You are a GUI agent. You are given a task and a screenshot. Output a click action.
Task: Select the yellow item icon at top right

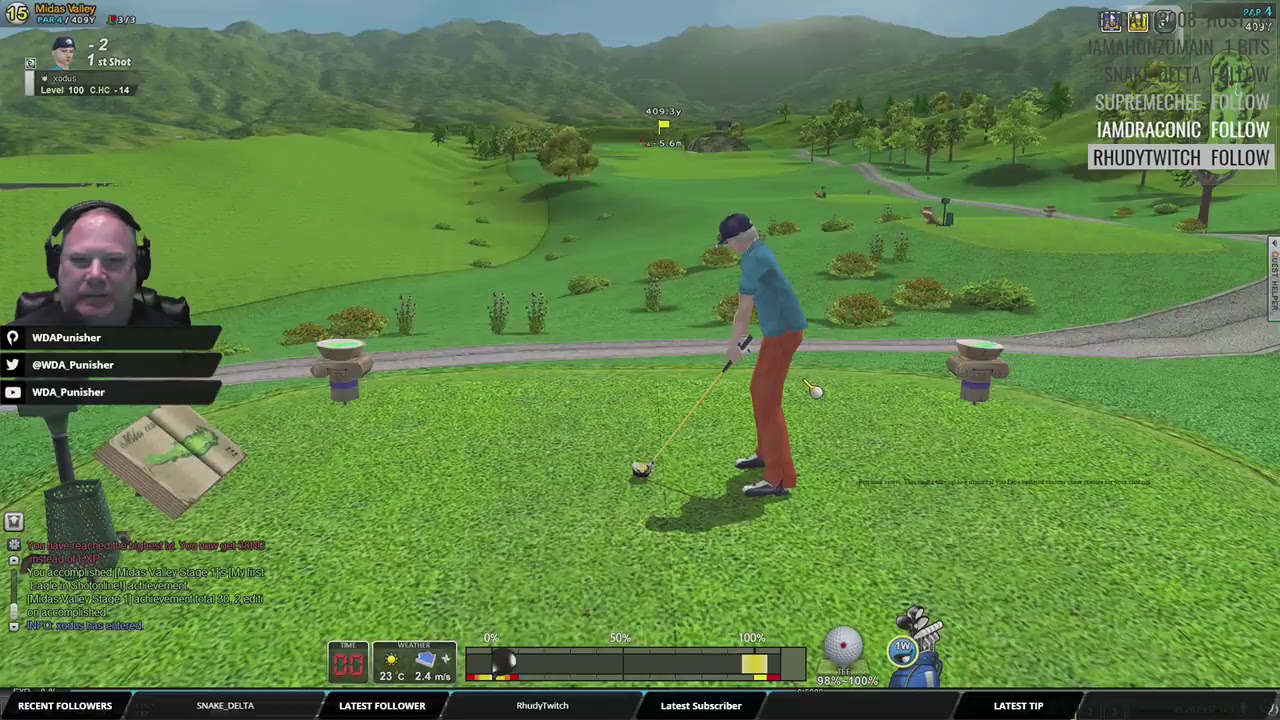(x=1137, y=21)
